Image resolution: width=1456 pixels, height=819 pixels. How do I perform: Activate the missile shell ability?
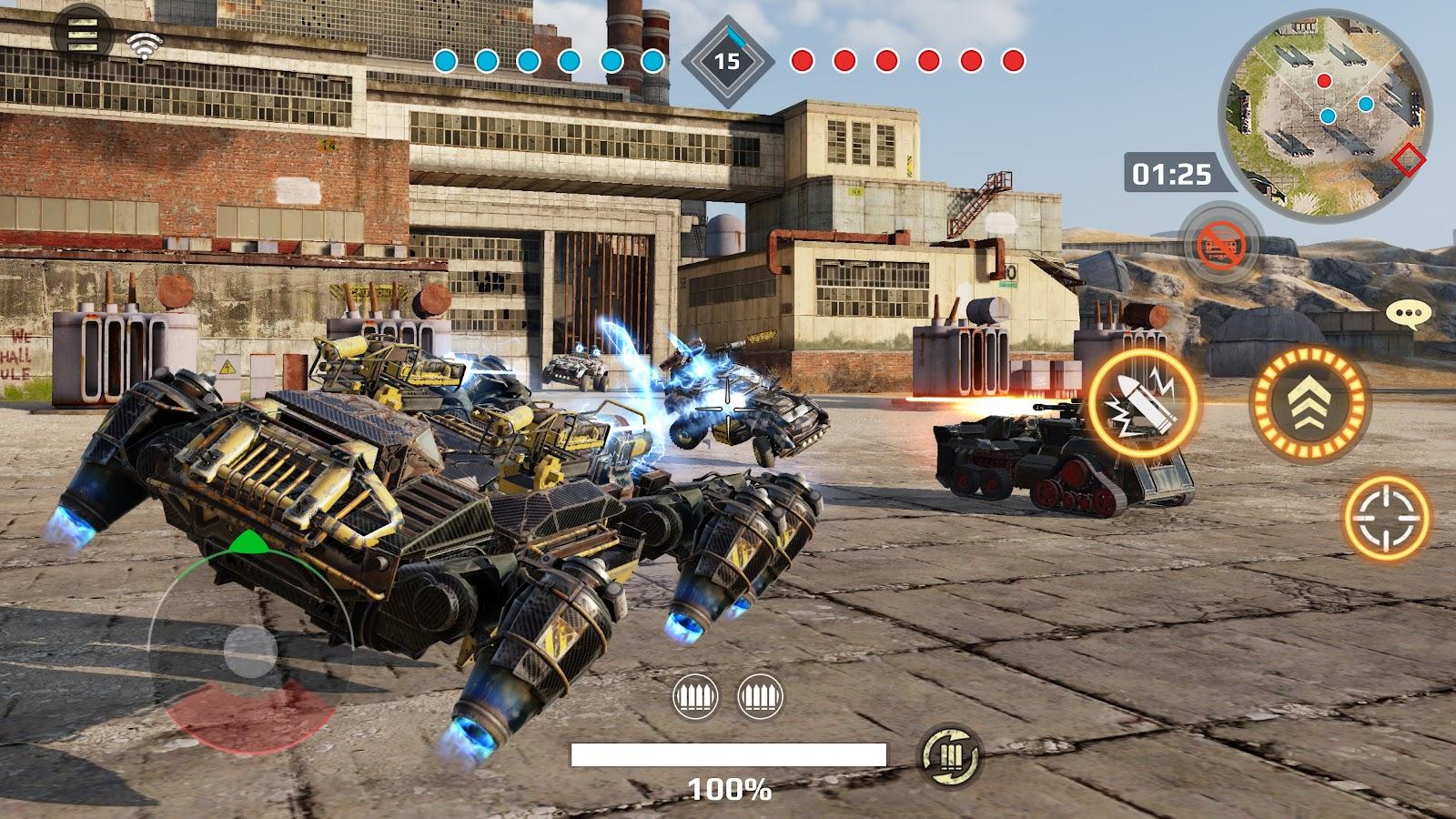pyautogui.click(x=1144, y=403)
